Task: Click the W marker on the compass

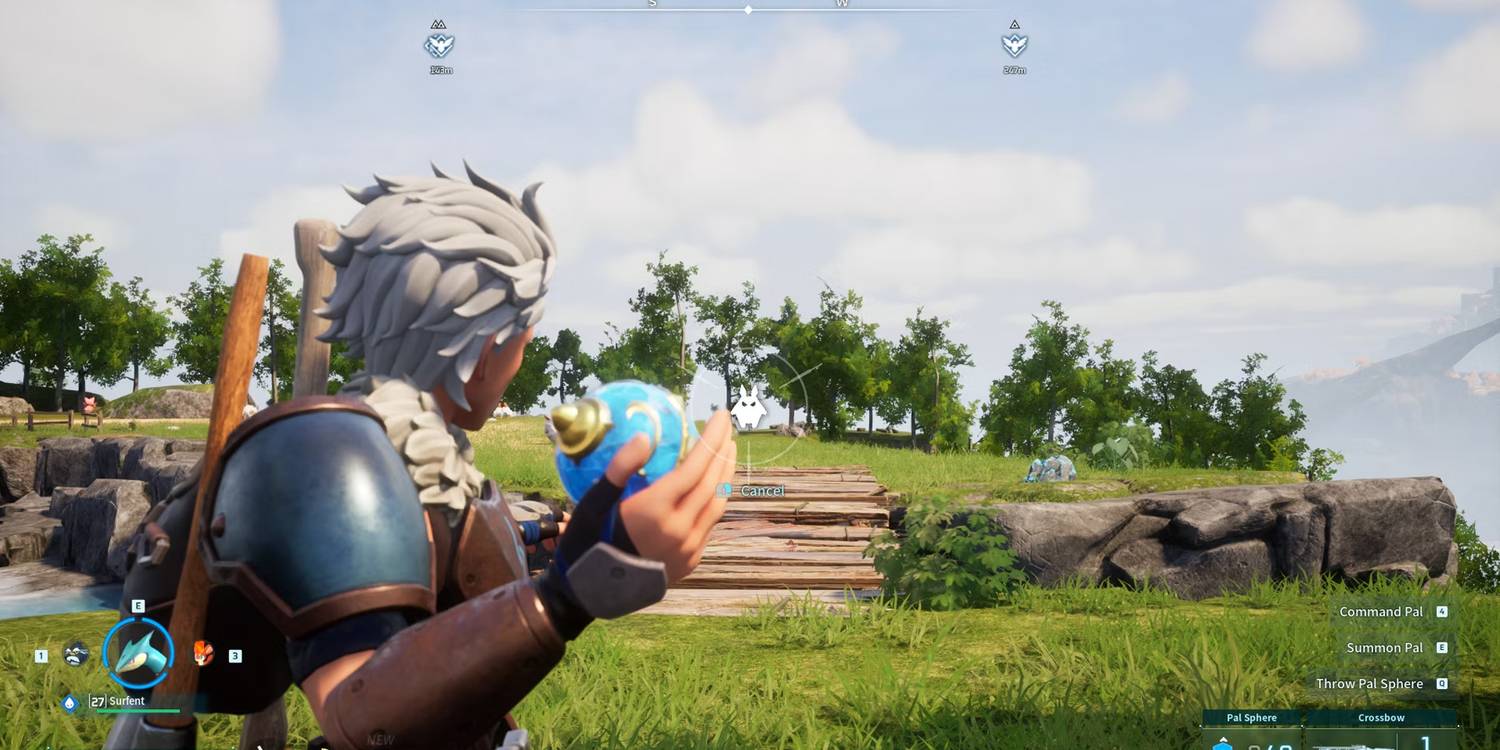Action: 843,4
